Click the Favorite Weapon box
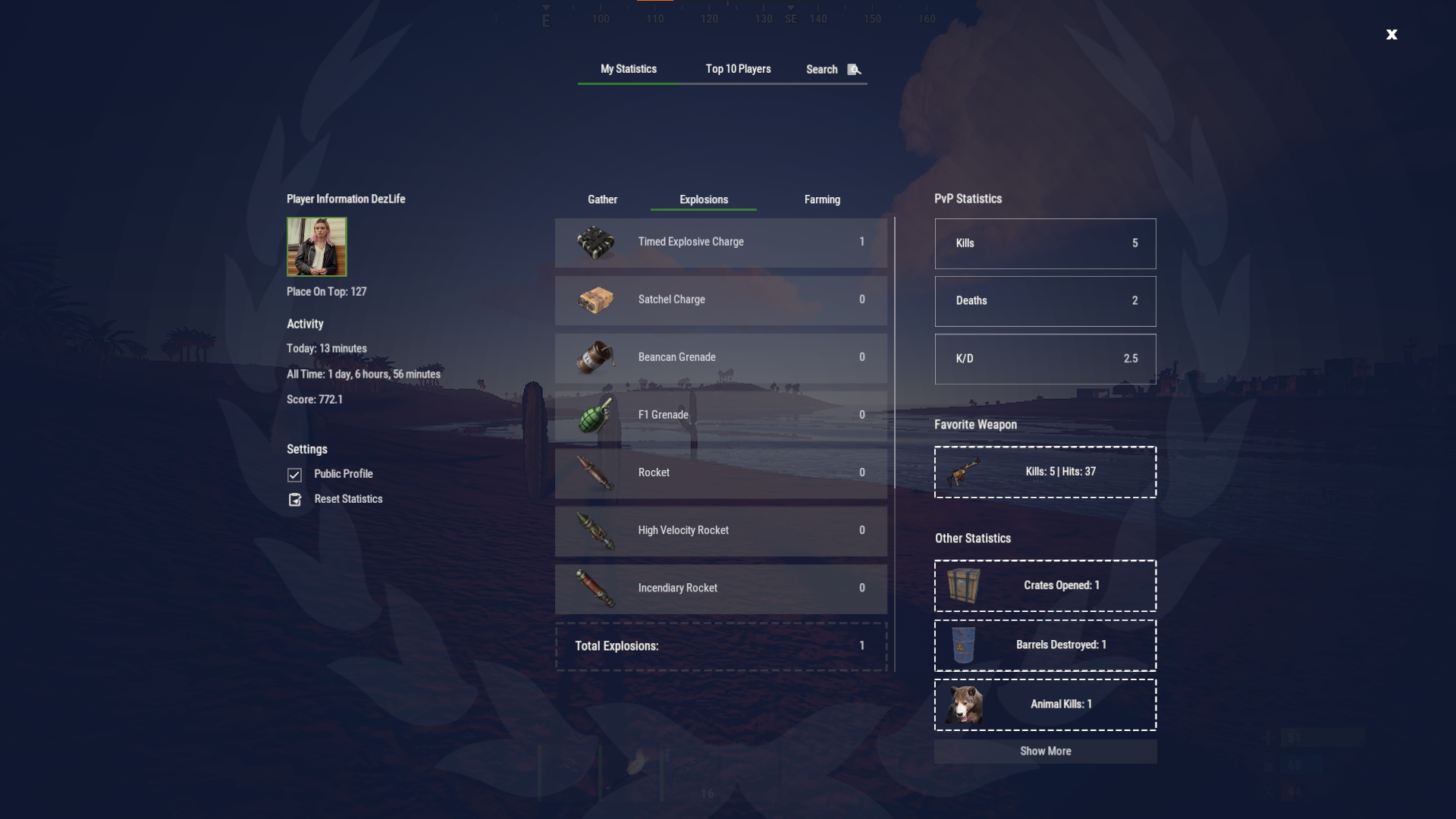This screenshot has height=819, width=1456. [1045, 472]
